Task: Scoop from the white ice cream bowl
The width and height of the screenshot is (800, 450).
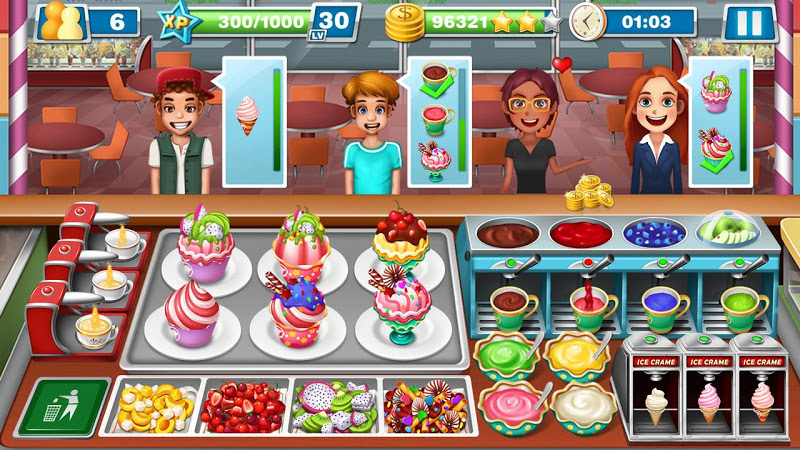Action: 580,403
